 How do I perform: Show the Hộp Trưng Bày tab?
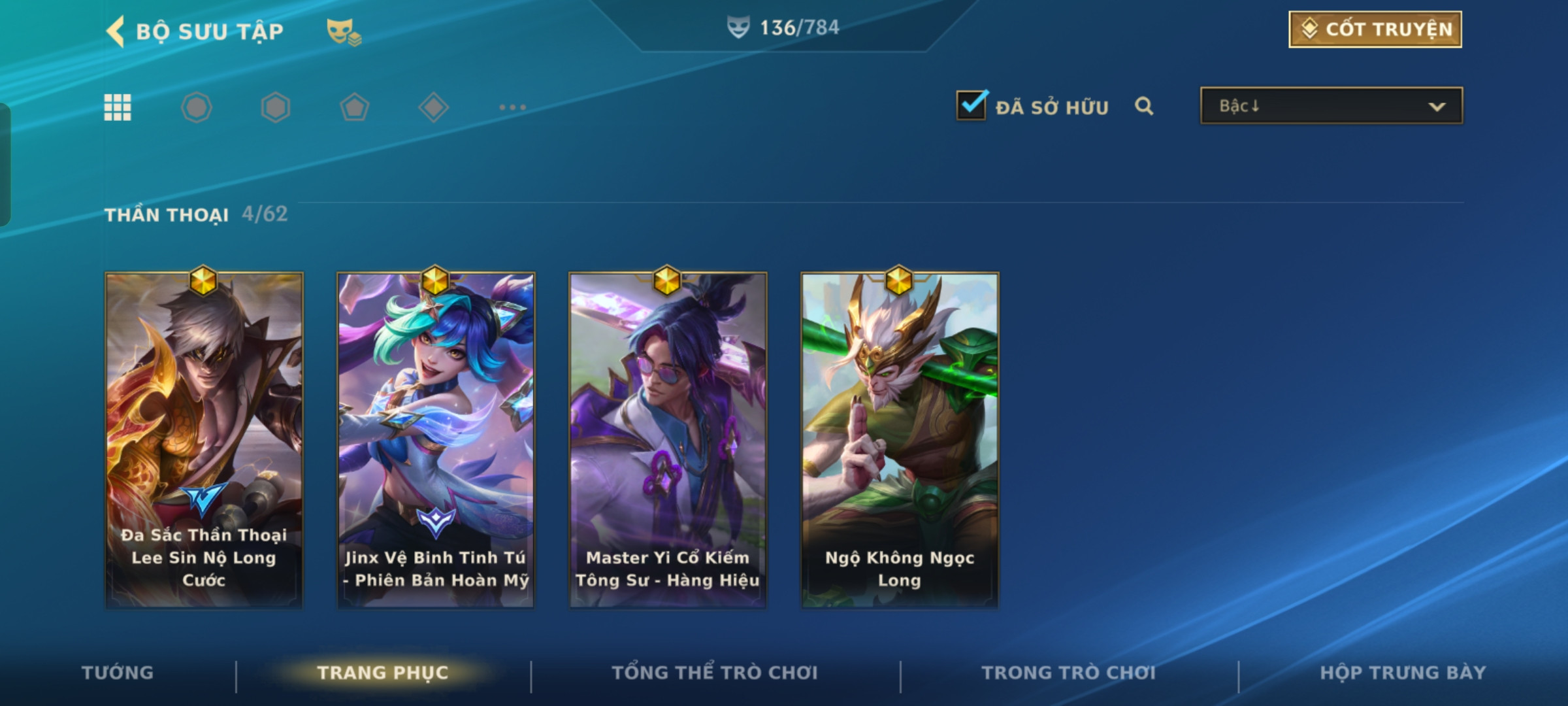point(1403,673)
